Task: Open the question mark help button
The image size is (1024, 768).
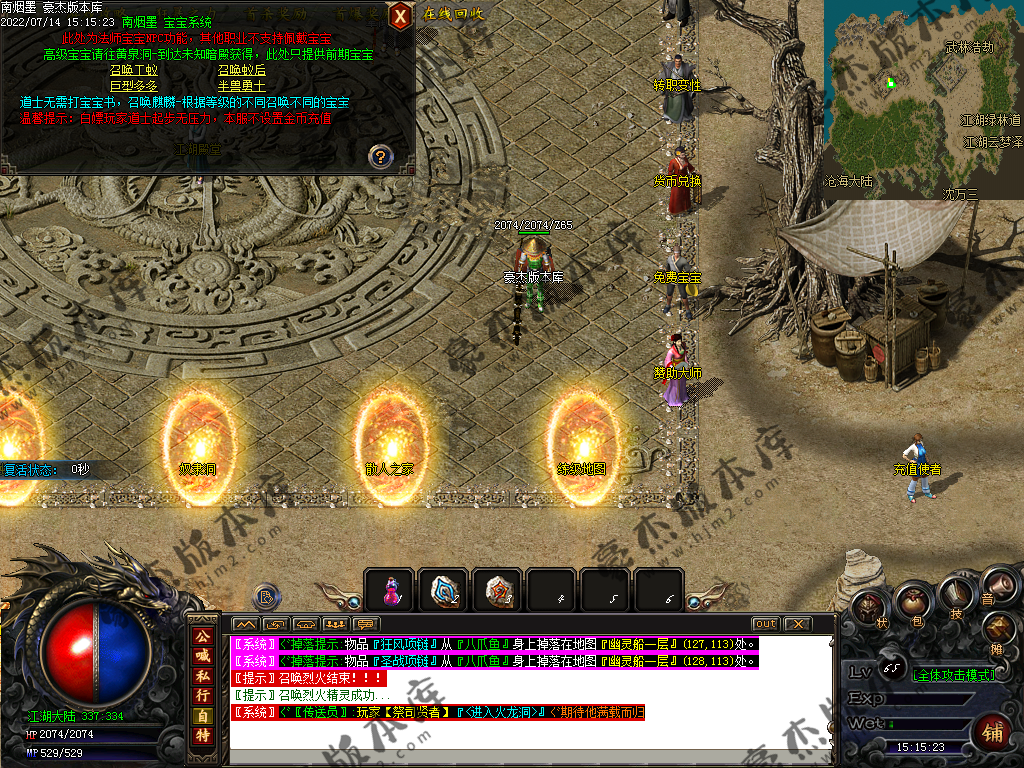Action: [x=380, y=156]
